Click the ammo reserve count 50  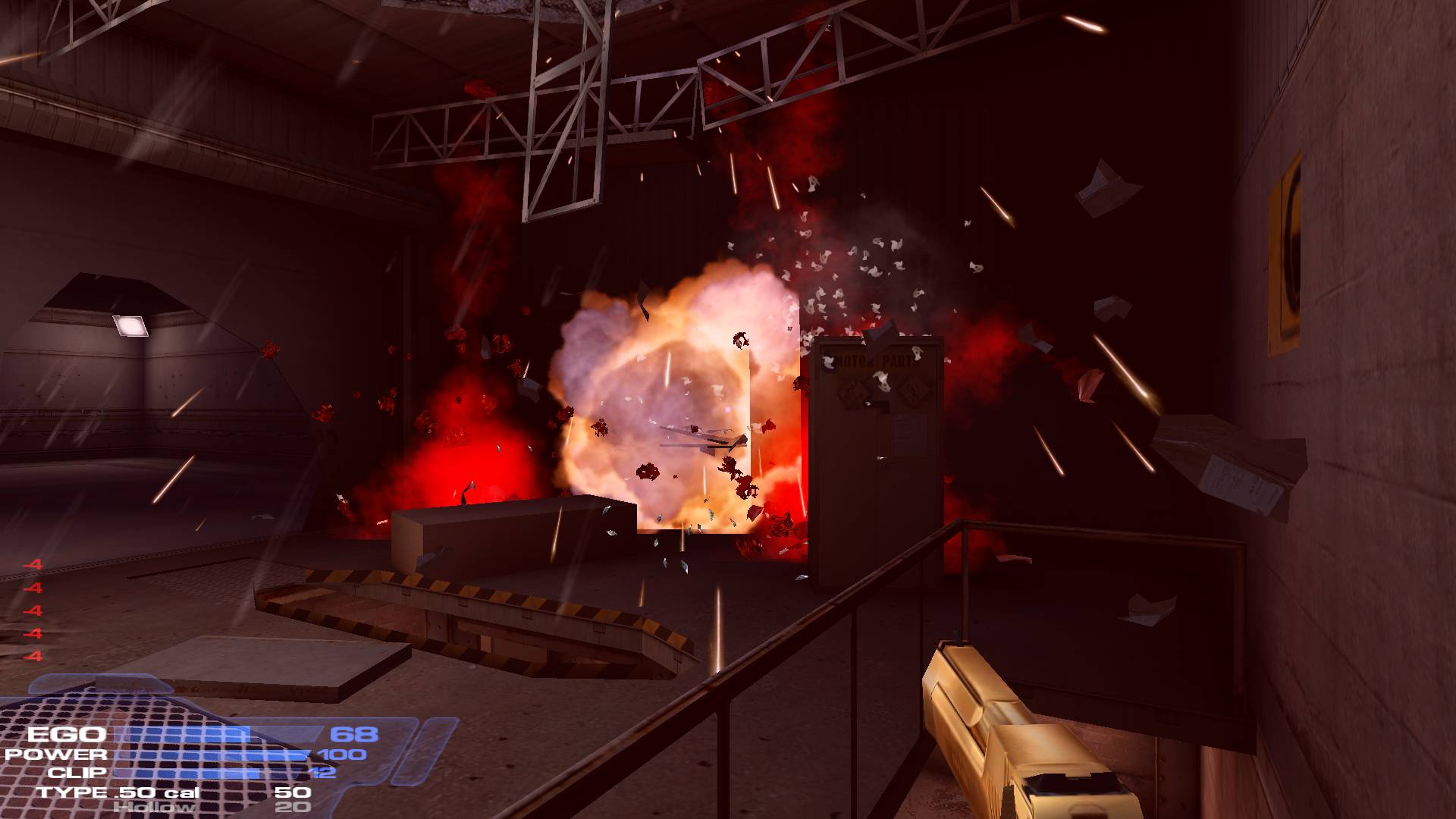[x=292, y=792]
